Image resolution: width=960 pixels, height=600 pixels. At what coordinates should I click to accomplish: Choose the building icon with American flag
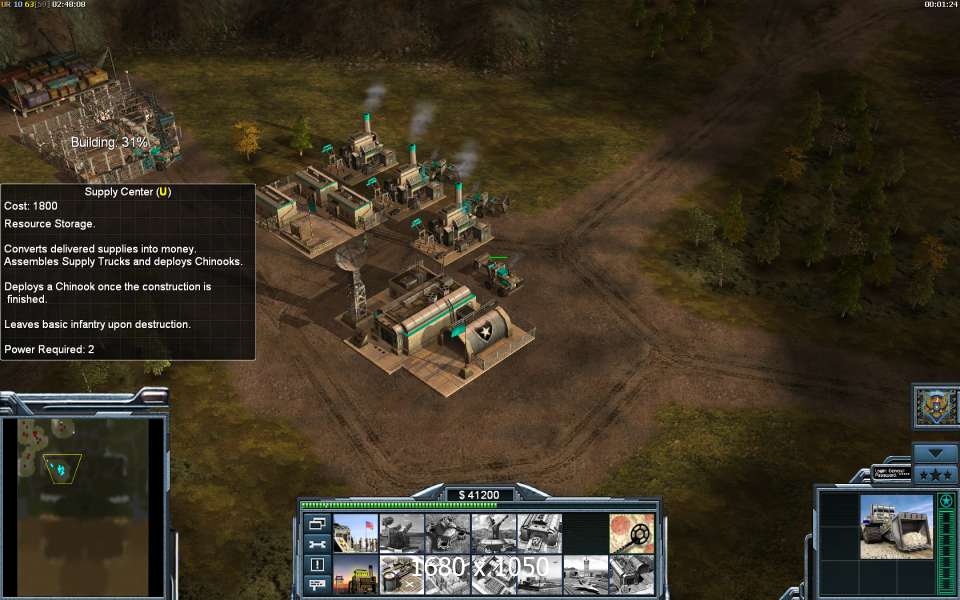[x=355, y=533]
